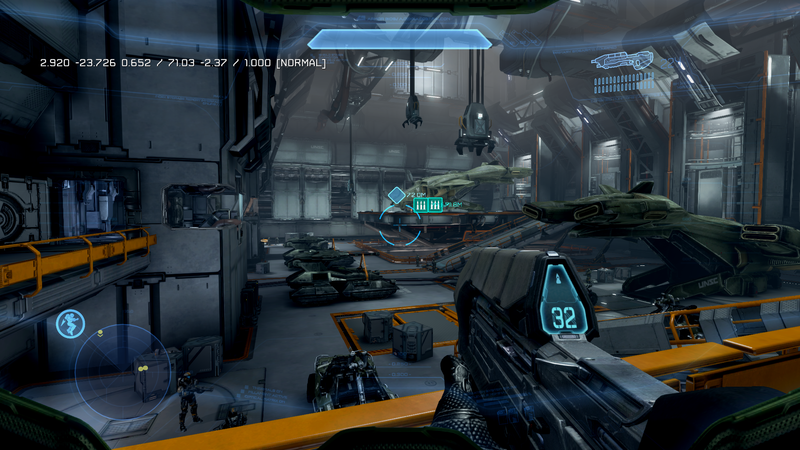Activate the armor ability icon above the radar

click(70, 323)
